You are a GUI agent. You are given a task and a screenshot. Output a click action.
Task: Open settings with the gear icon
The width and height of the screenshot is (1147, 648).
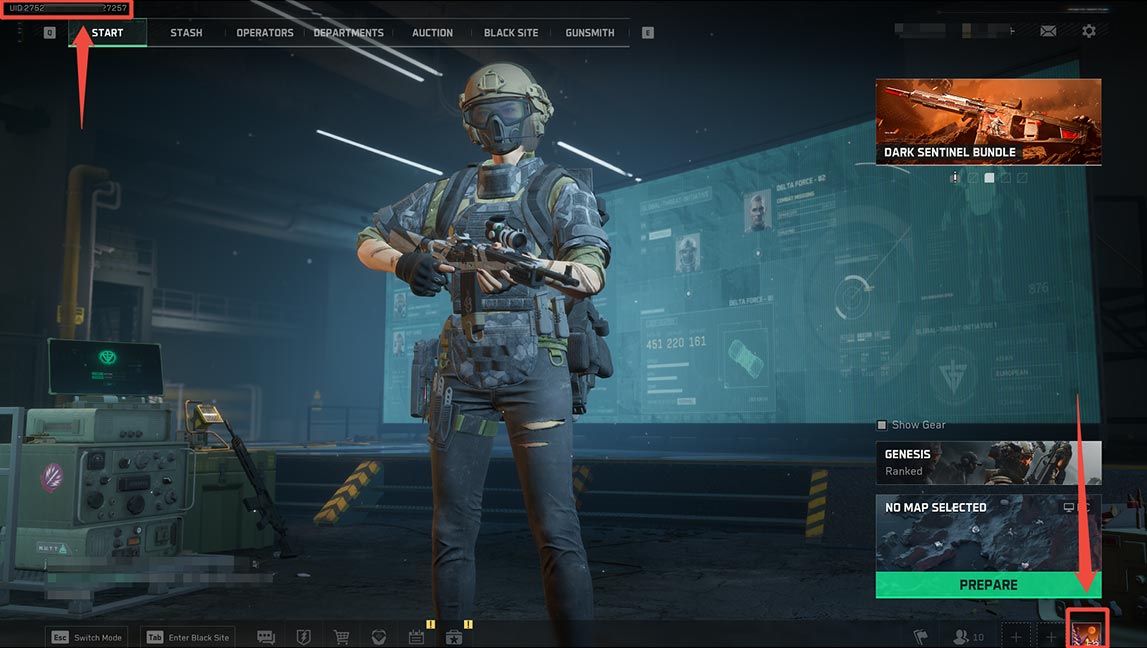(1089, 32)
